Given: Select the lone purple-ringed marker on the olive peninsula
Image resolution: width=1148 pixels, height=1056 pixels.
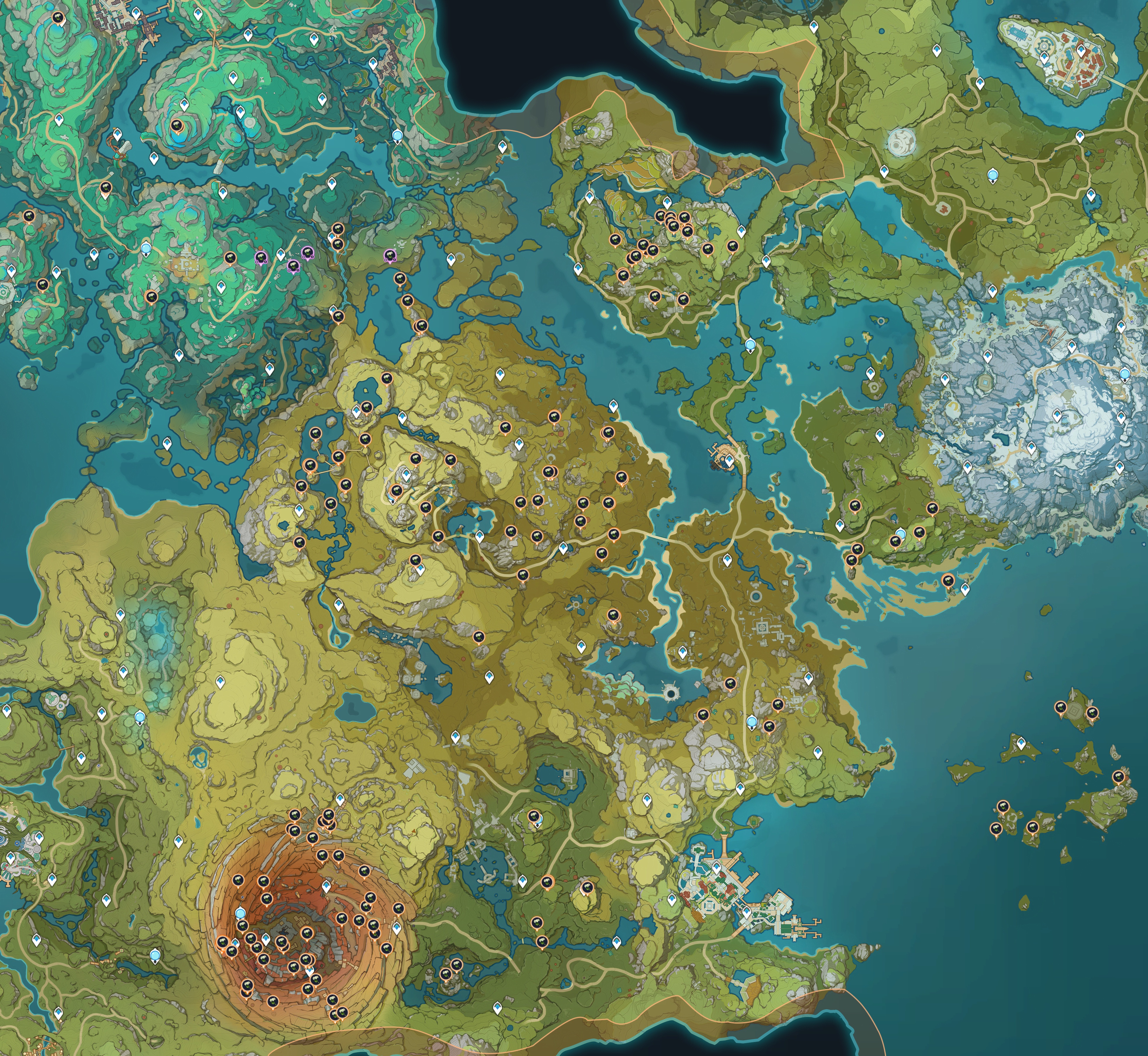Looking at the screenshot, I should click(x=390, y=256).
